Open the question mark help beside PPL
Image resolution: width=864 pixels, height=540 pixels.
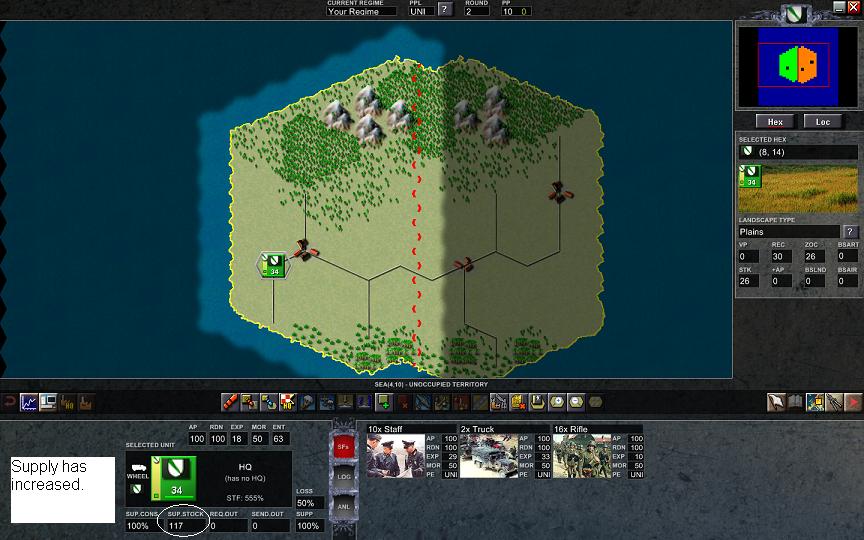click(445, 11)
